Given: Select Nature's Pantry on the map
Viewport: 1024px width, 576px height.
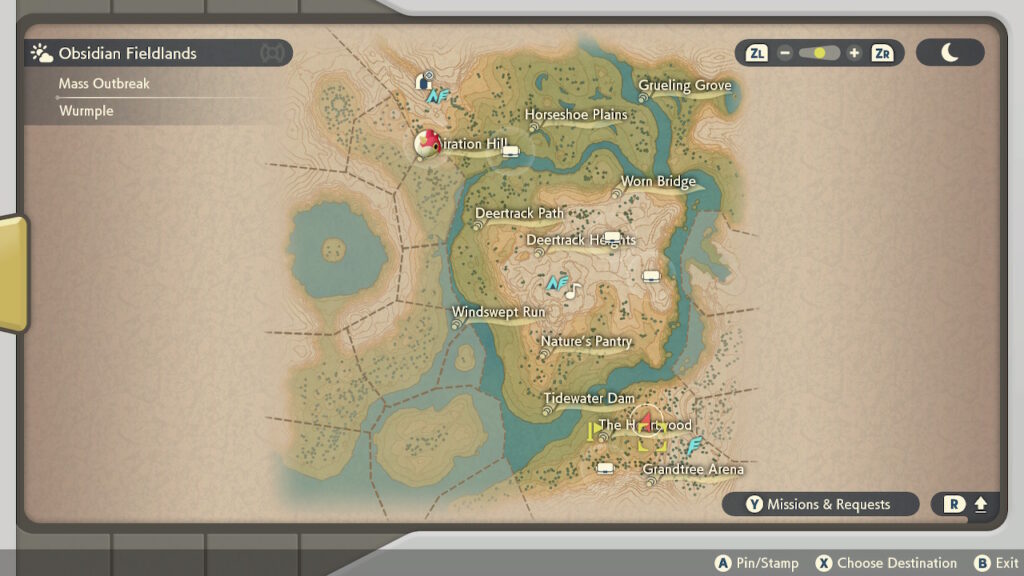Looking at the screenshot, I should [x=586, y=342].
